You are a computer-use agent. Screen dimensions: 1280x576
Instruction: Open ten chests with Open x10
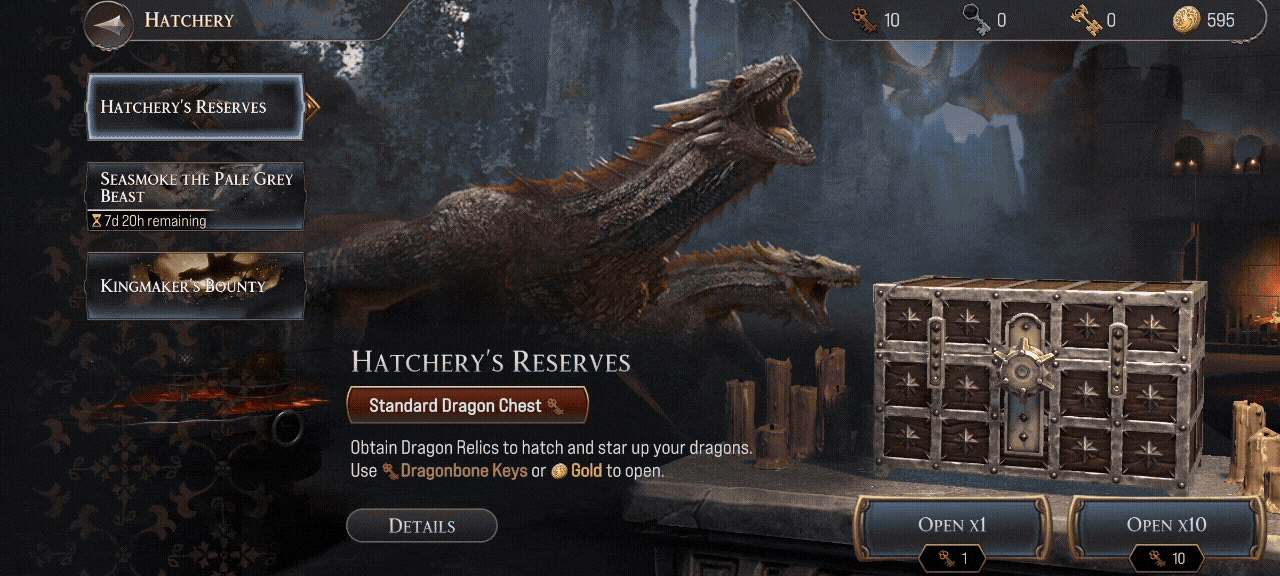(1166, 525)
